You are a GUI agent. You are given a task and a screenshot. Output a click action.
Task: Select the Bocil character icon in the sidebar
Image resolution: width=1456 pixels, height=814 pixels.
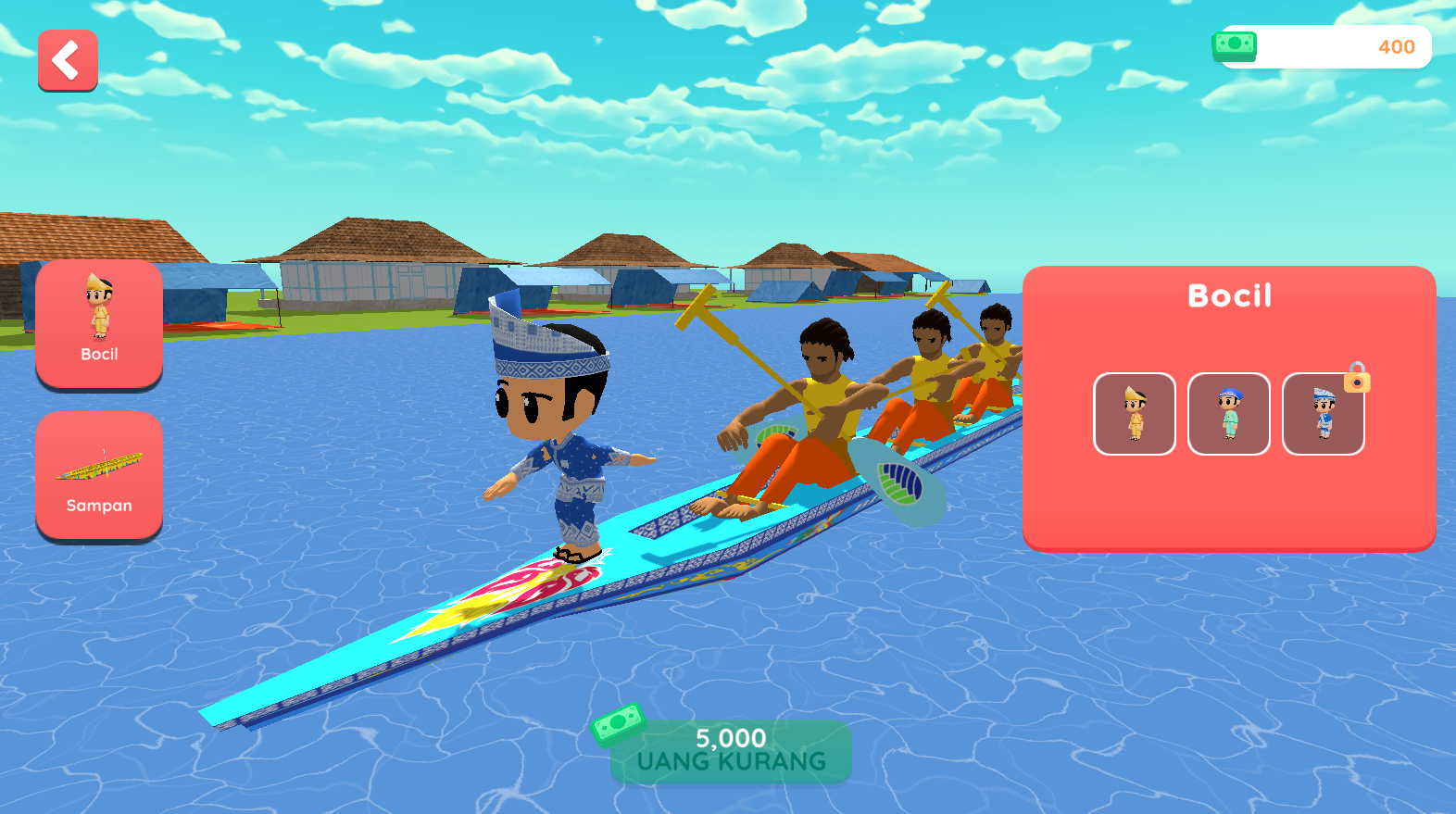98,315
